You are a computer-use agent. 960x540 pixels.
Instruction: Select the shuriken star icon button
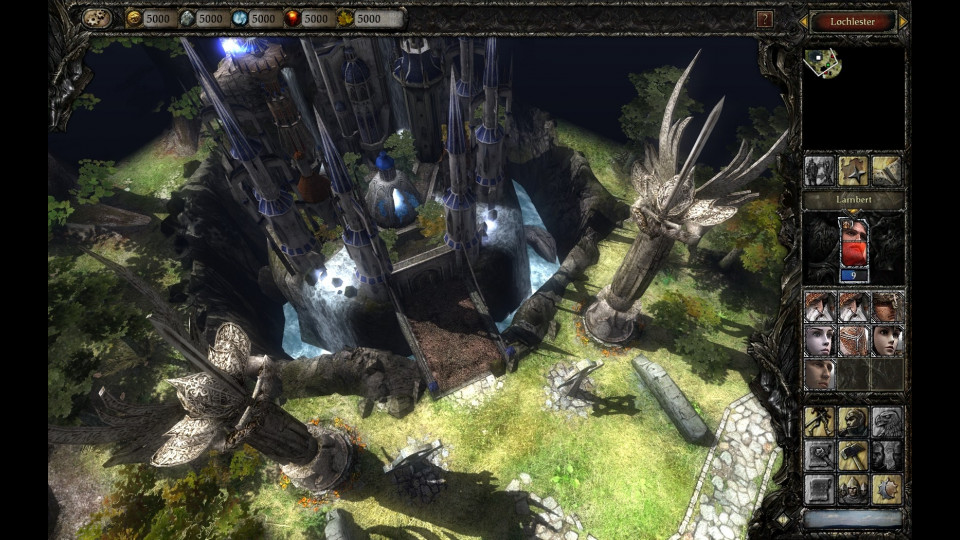point(853,169)
